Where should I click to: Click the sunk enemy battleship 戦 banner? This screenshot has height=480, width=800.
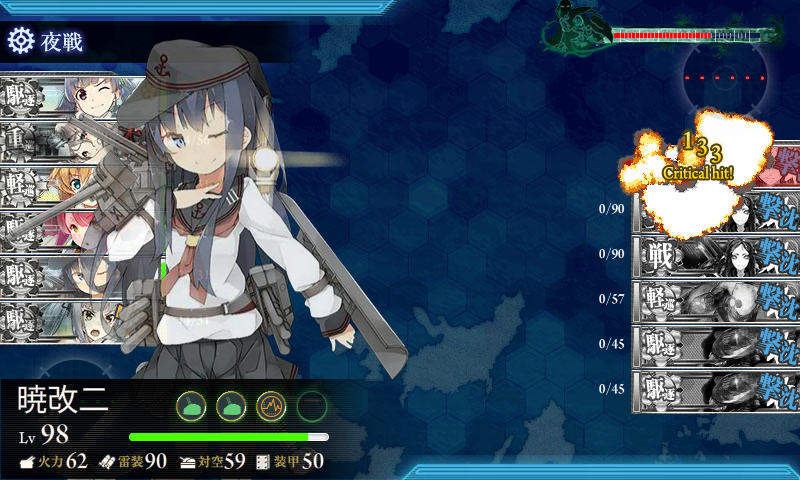(715, 254)
